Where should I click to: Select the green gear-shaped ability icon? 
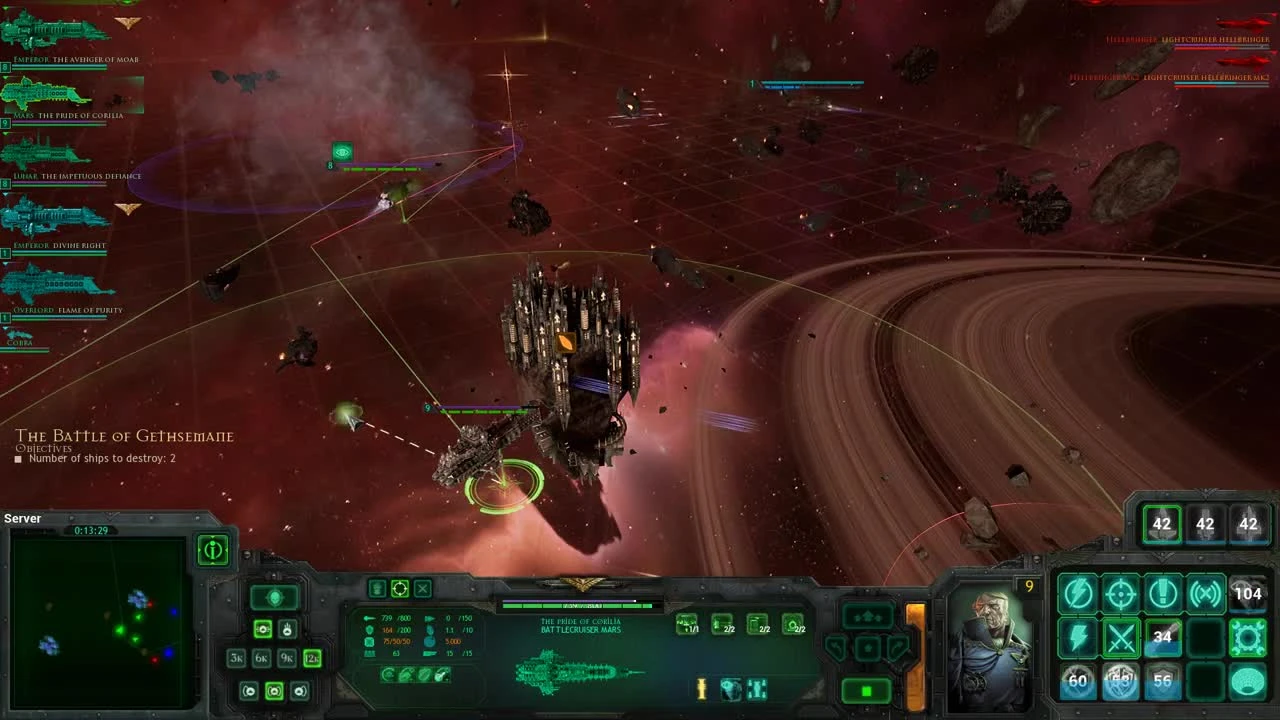tap(1247, 636)
